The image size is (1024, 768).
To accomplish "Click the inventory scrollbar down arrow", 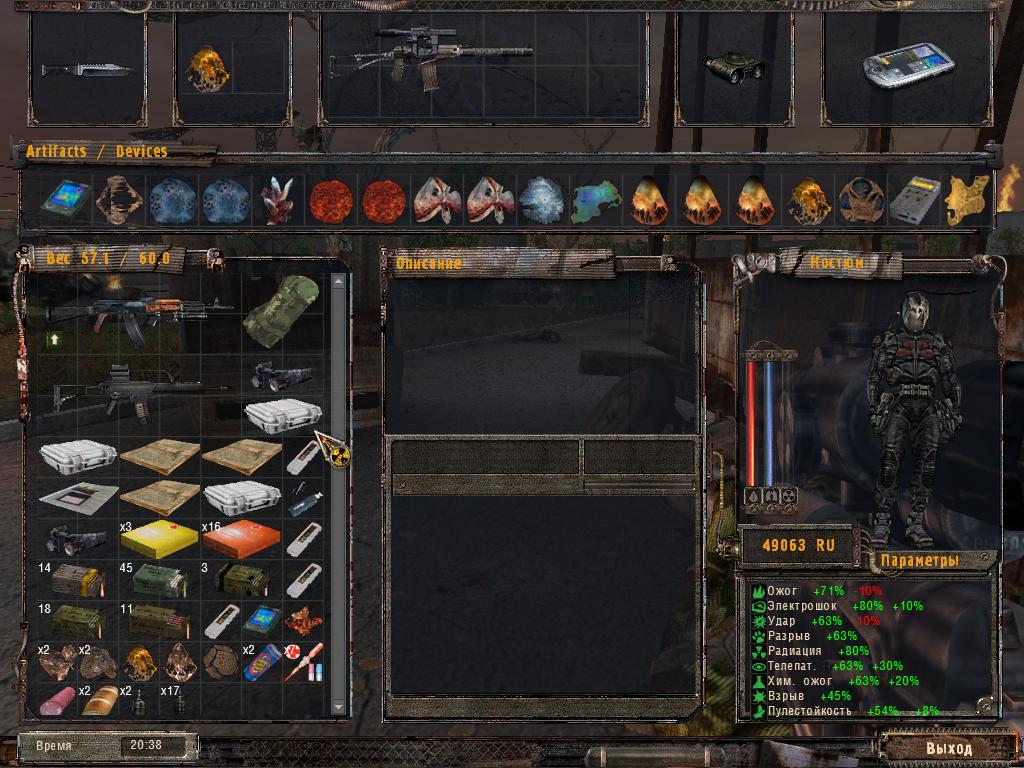I will point(338,707).
